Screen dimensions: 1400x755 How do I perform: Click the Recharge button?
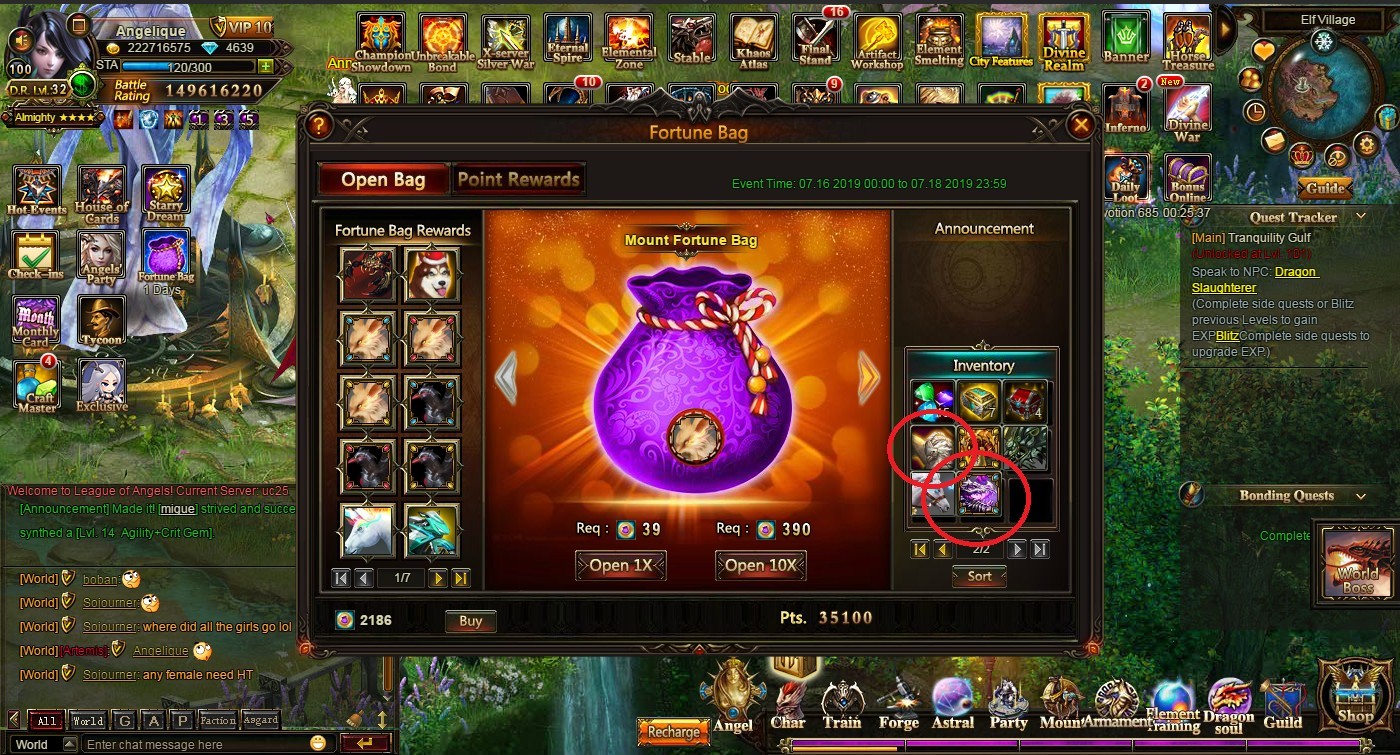pos(673,732)
